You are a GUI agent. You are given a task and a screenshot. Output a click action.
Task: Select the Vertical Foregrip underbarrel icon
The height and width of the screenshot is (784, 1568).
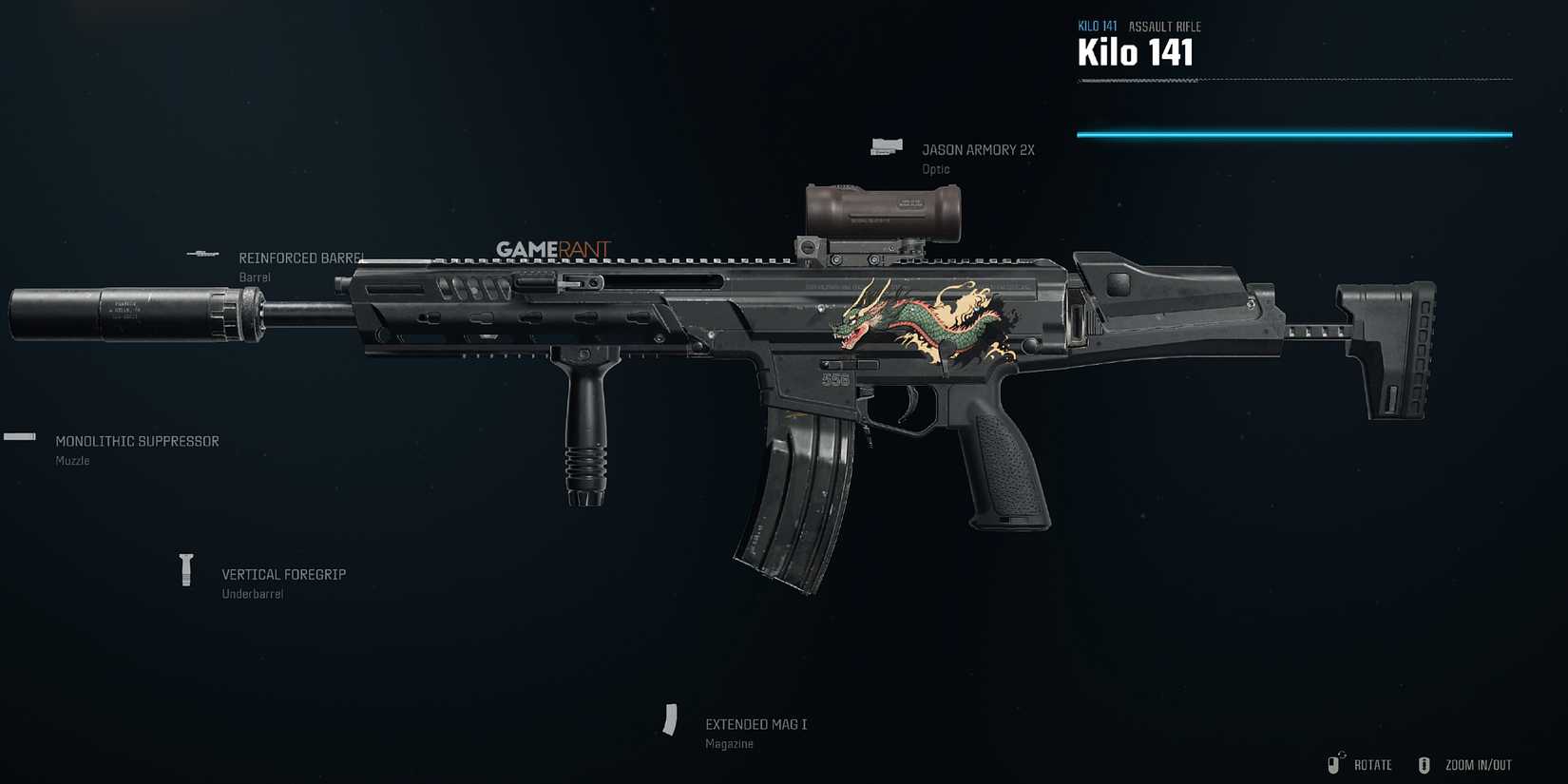(186, 568)
